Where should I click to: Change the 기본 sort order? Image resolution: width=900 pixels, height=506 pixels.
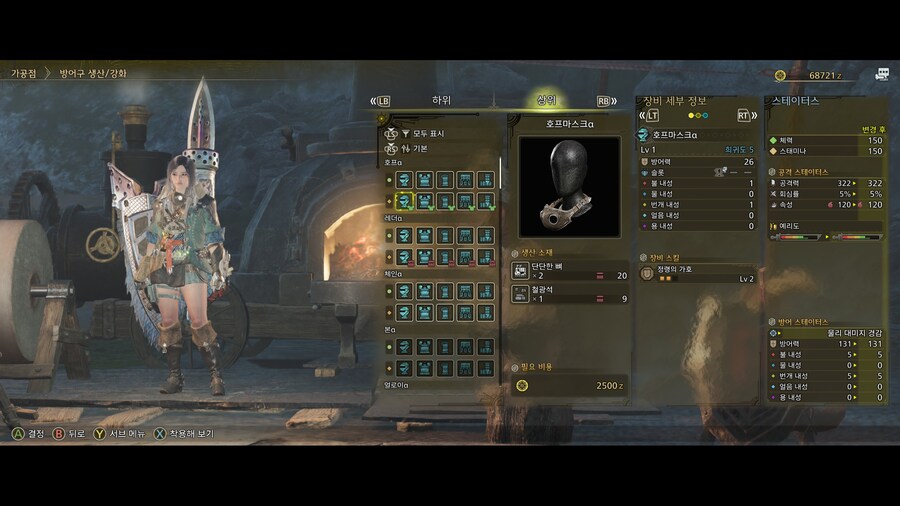pyautogui.click(x=420, y=148)
